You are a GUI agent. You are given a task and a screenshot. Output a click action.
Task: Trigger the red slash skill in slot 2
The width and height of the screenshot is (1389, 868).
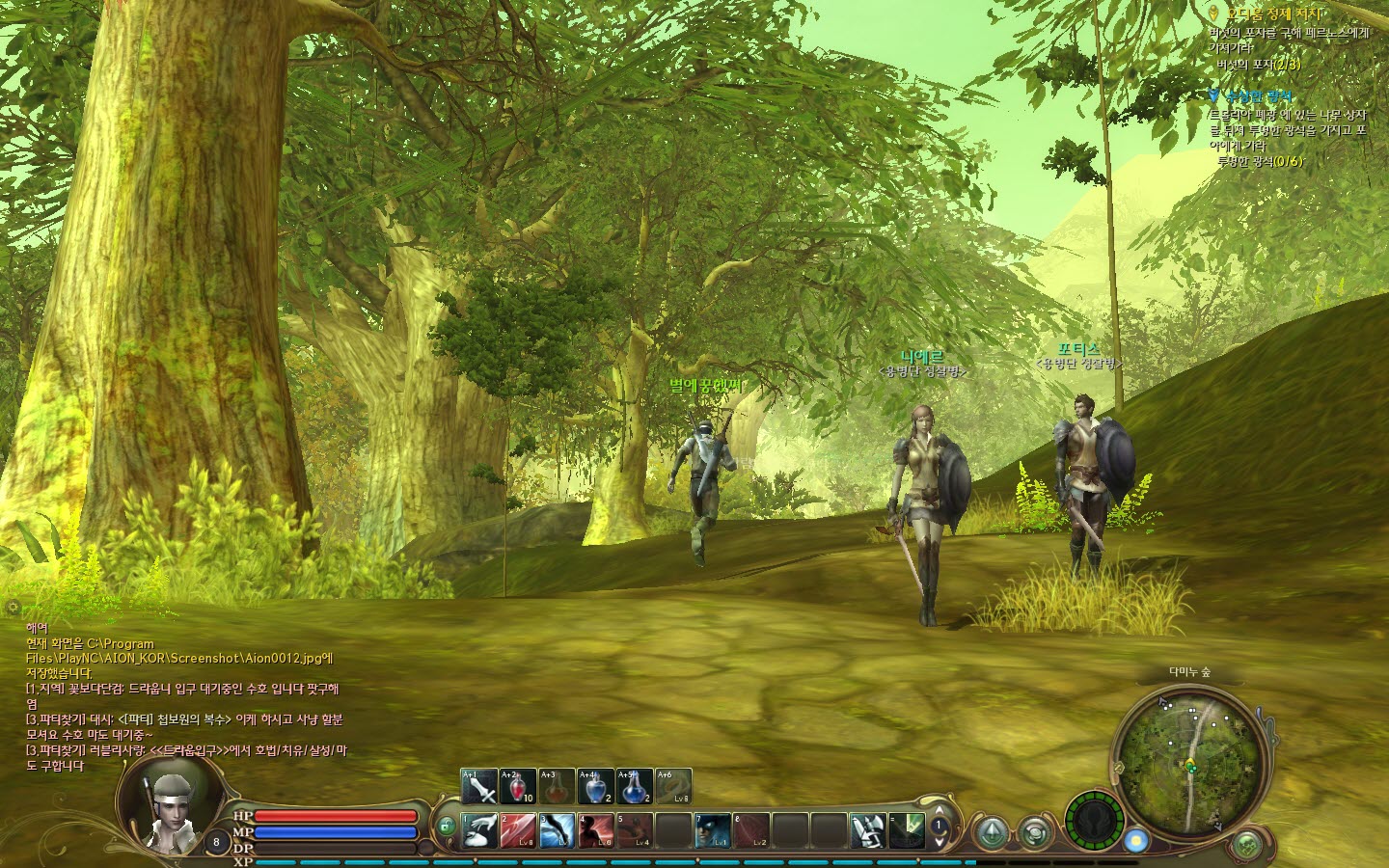point(519,830)
